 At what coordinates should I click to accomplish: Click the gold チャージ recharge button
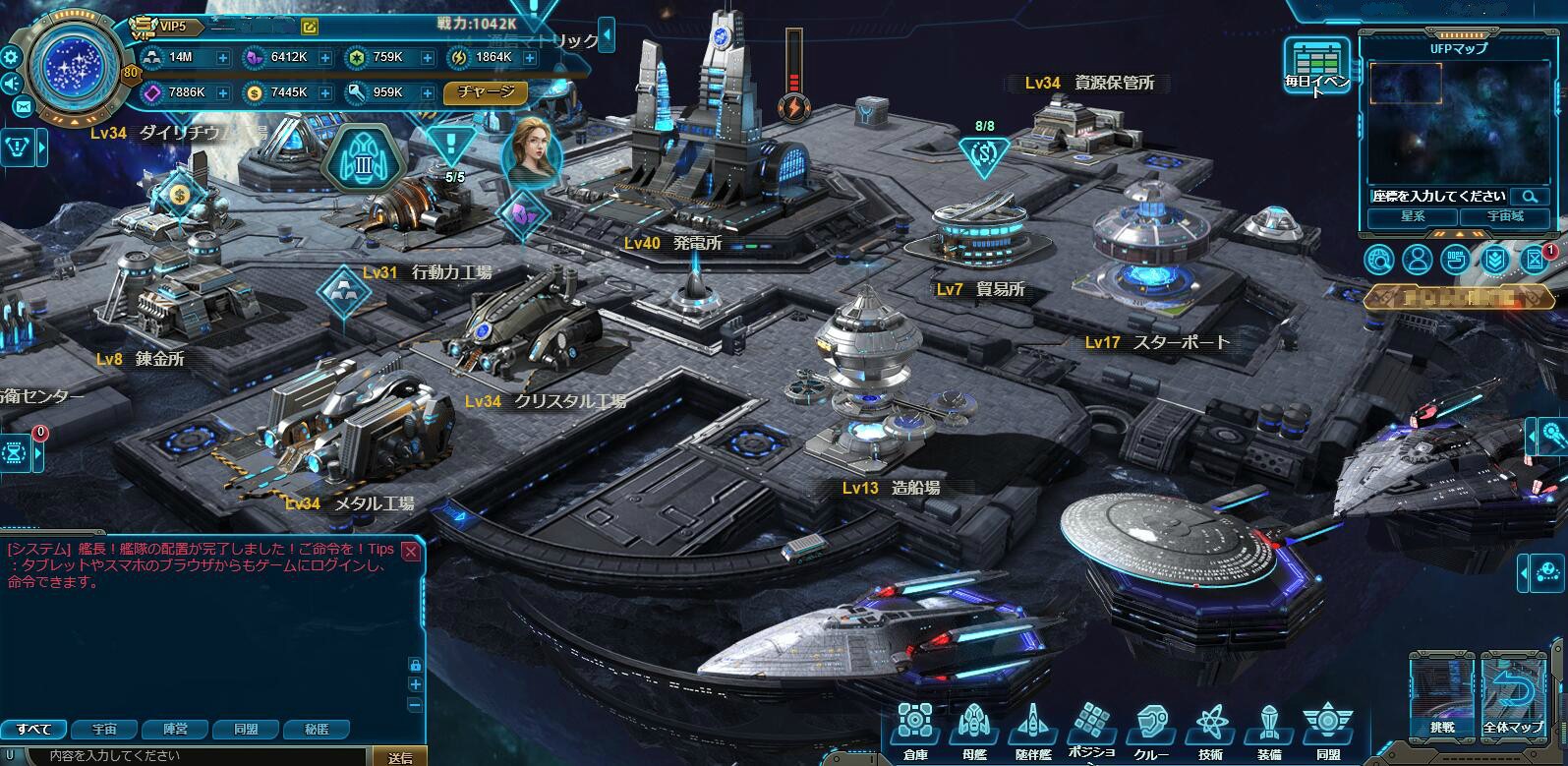(x=486, y=92)
